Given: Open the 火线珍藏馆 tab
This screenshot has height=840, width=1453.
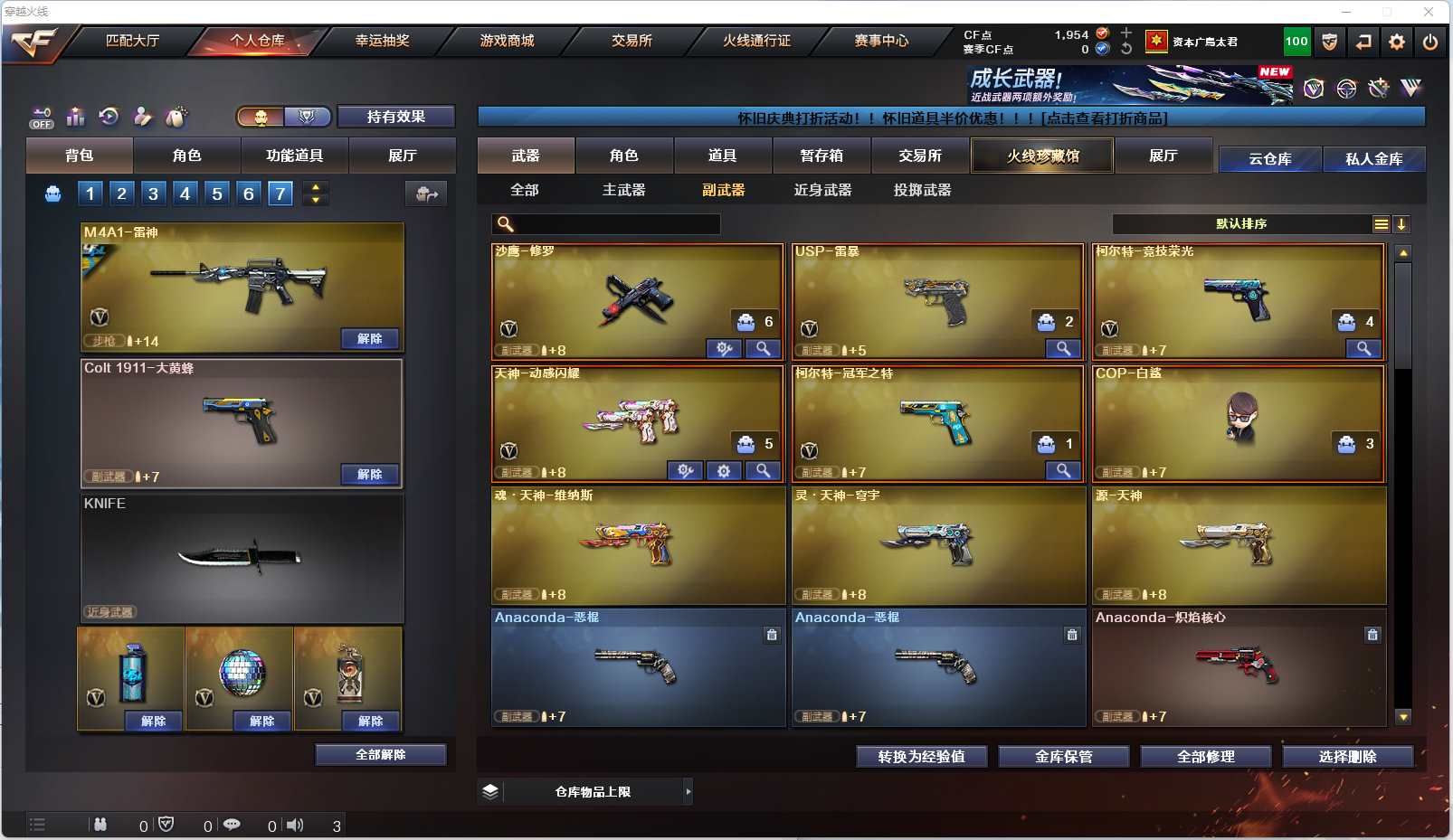Looking at the screenshot, I should (x=1042, y=156).
